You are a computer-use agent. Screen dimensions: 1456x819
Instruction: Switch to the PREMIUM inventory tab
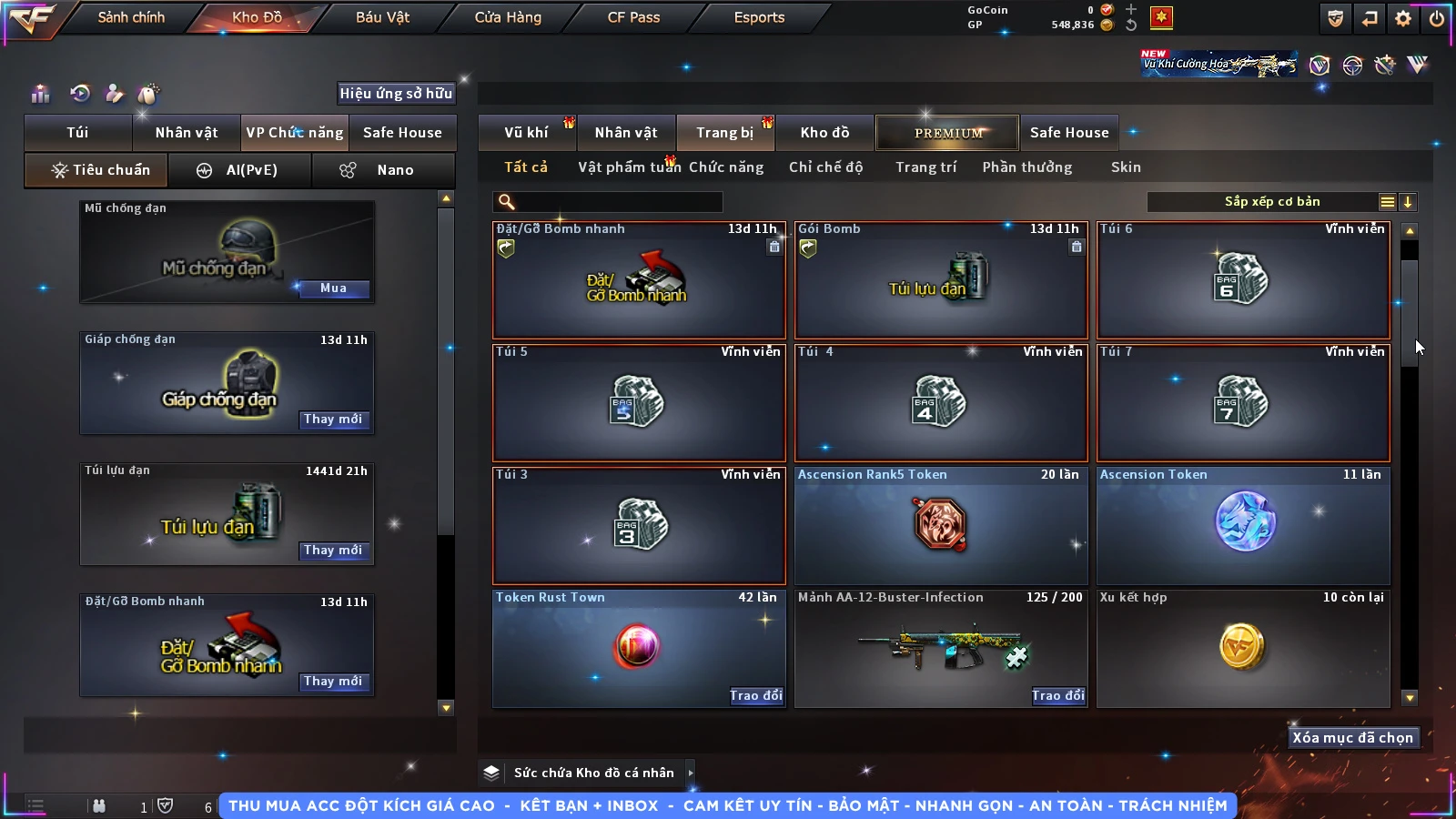point(948,133)
